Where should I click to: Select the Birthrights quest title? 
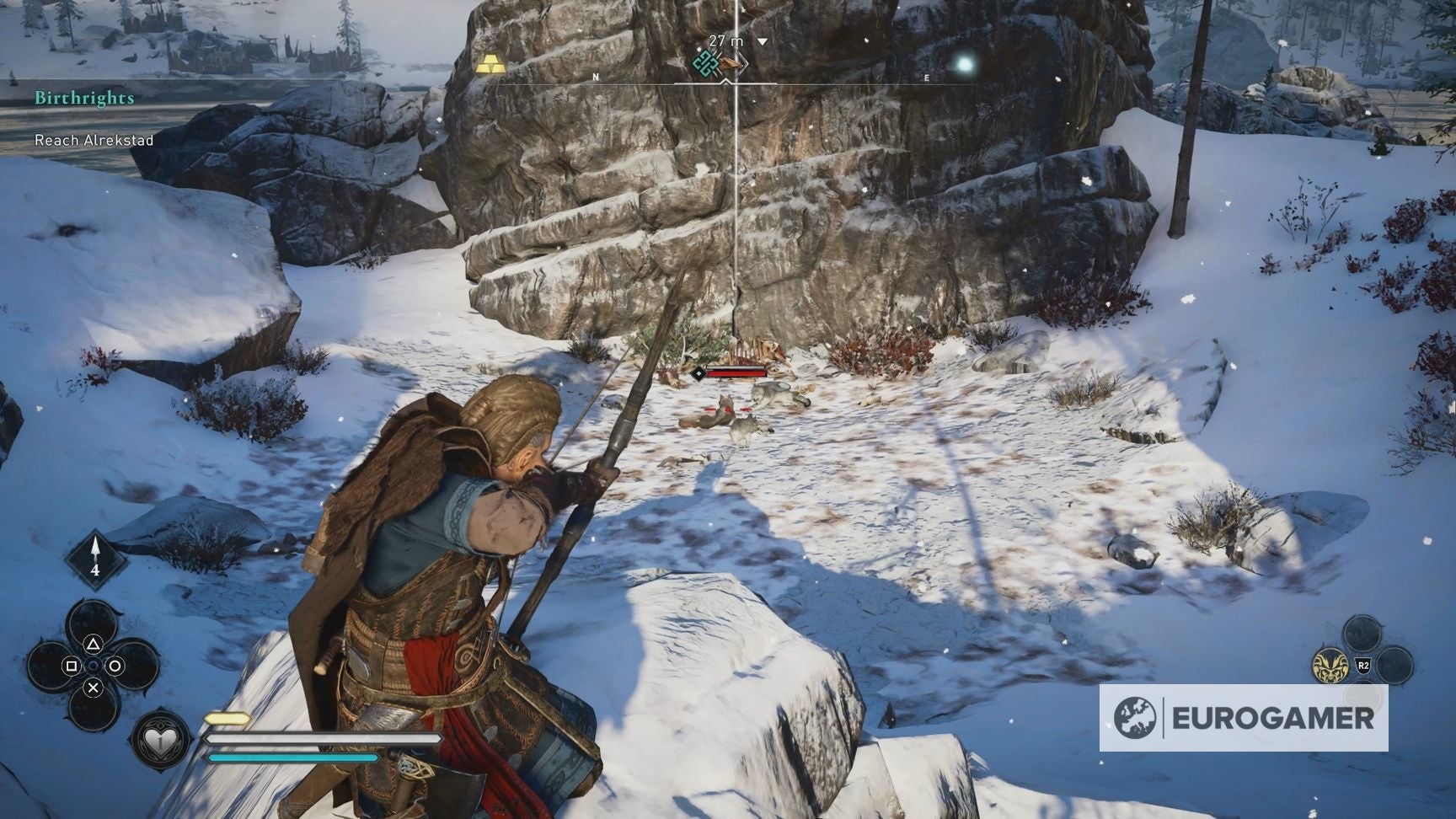coord(83,98)
